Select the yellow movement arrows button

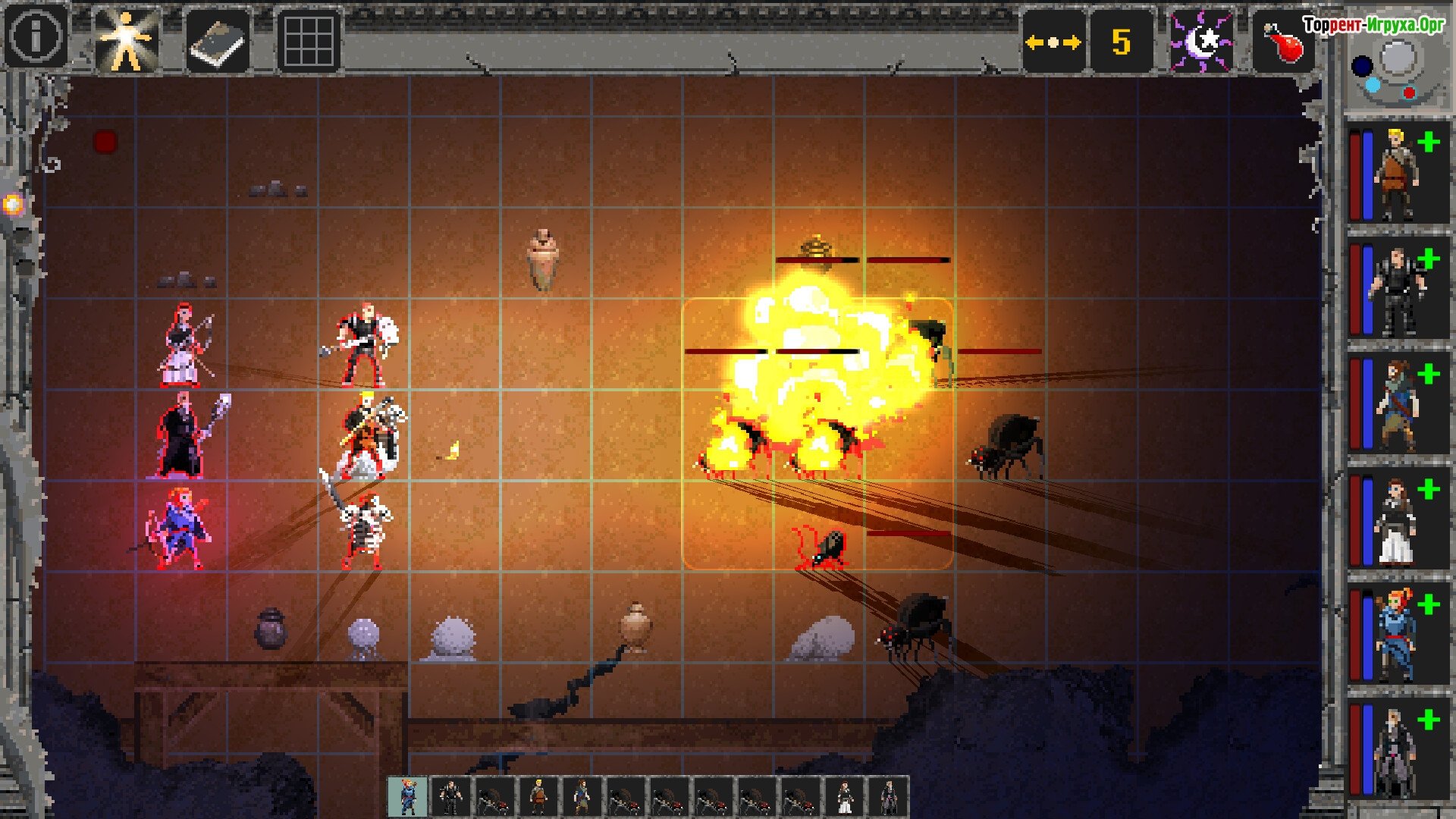[x=1053, y=42]
